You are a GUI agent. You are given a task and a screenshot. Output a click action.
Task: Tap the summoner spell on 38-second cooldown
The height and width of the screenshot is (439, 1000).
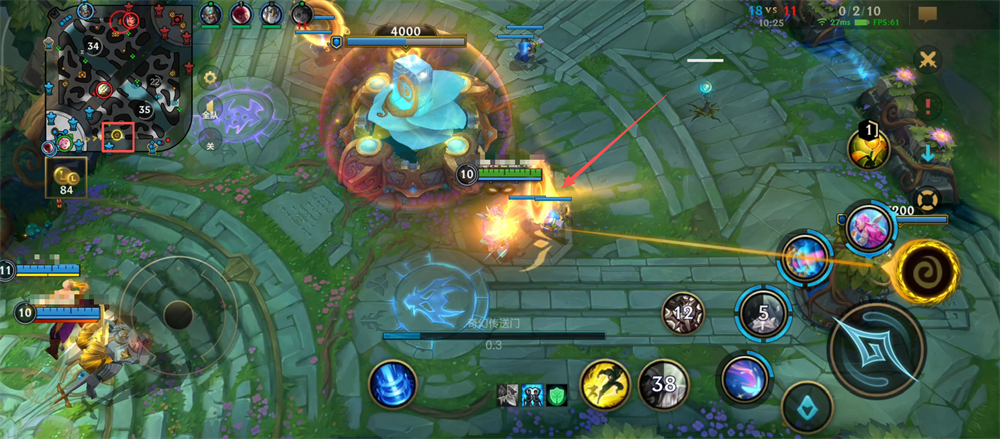pyautogui.click(x=664, y=384)
